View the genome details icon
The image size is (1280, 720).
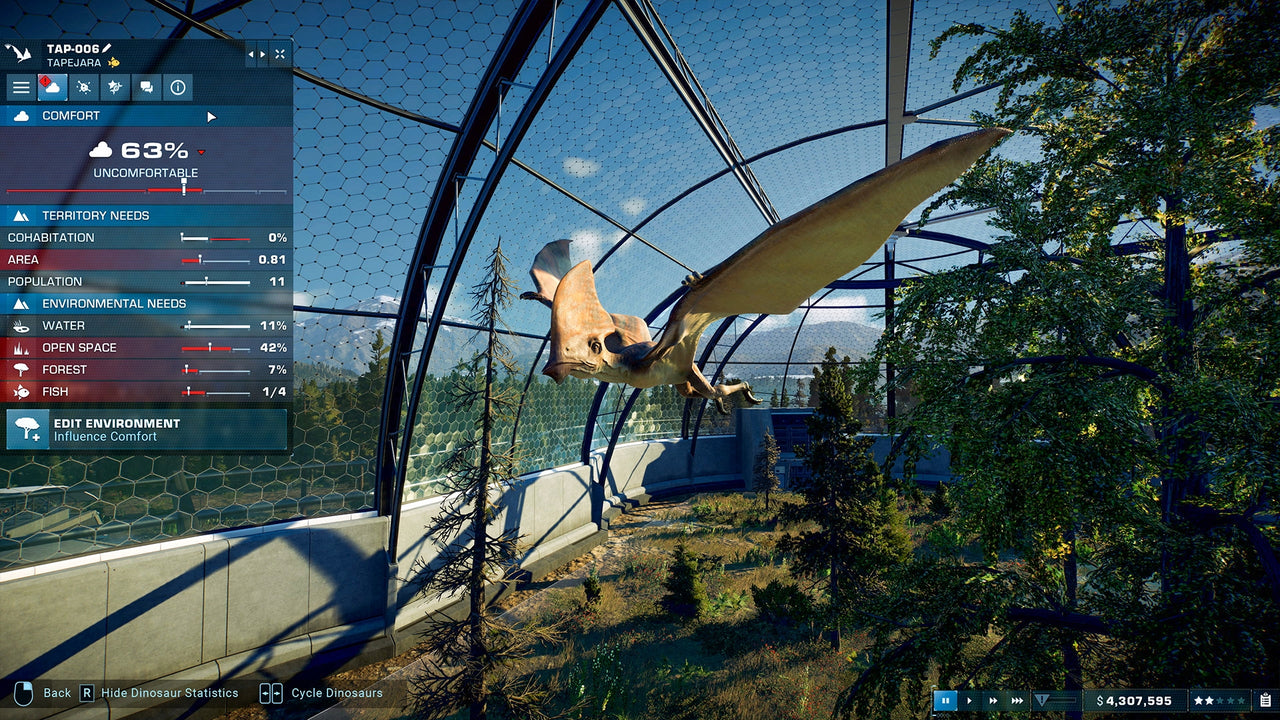(x=115, y=87)
